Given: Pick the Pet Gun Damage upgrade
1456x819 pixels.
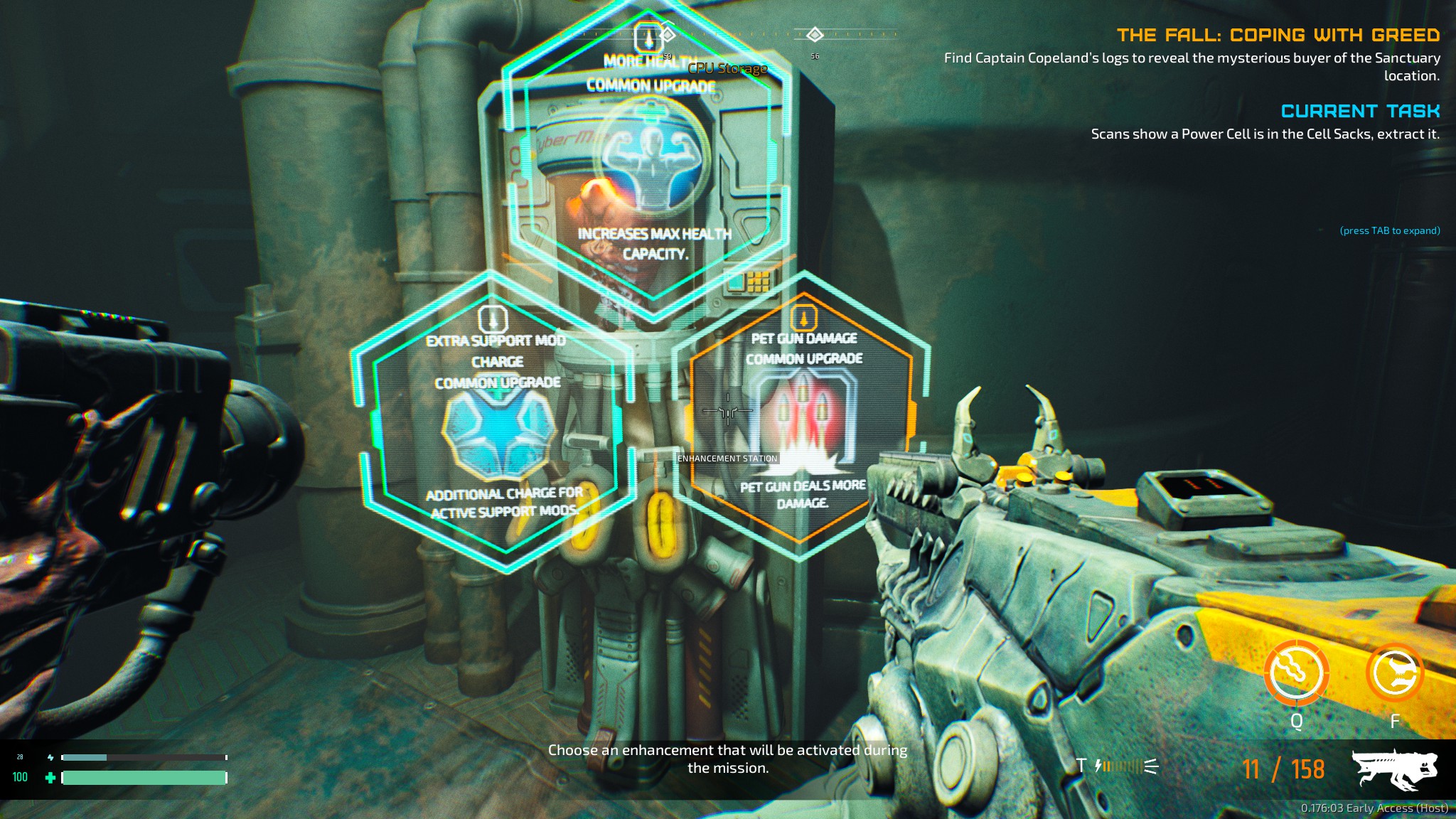Looking at the screenshot, I should (802, 419).
